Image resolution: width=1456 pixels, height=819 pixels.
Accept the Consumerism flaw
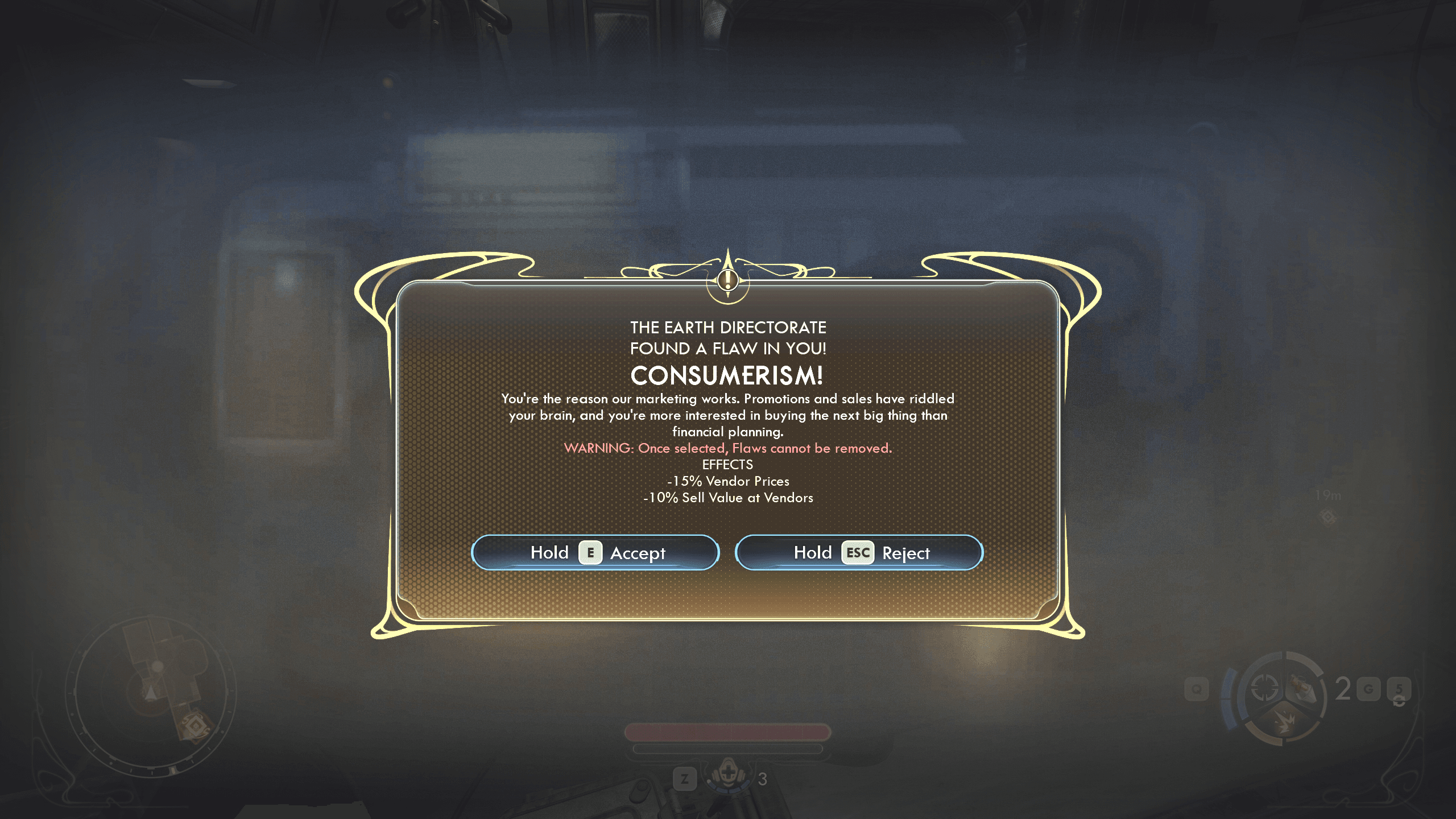click(x=595, y=552)
